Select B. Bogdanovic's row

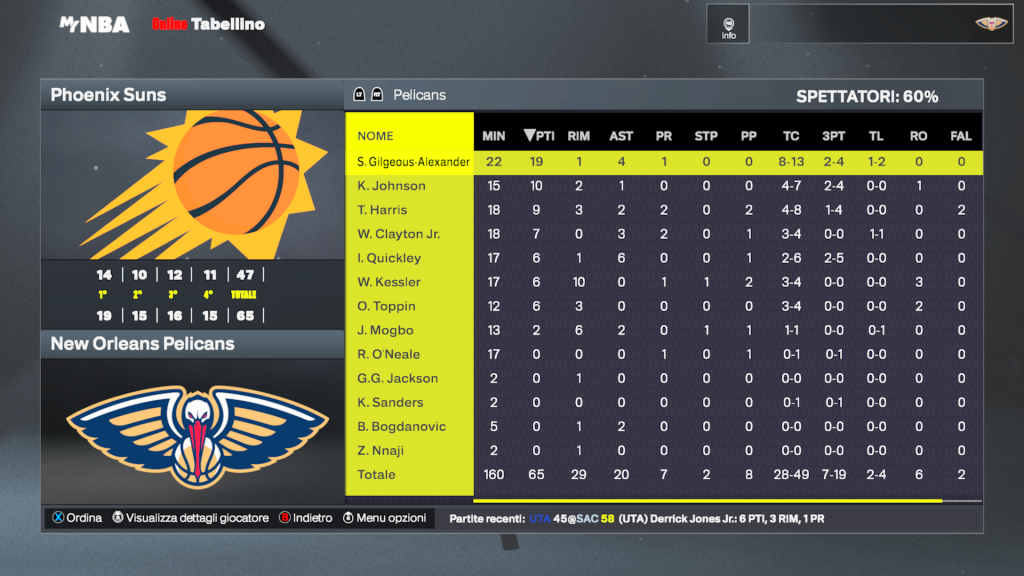click(x=402, y=426)
